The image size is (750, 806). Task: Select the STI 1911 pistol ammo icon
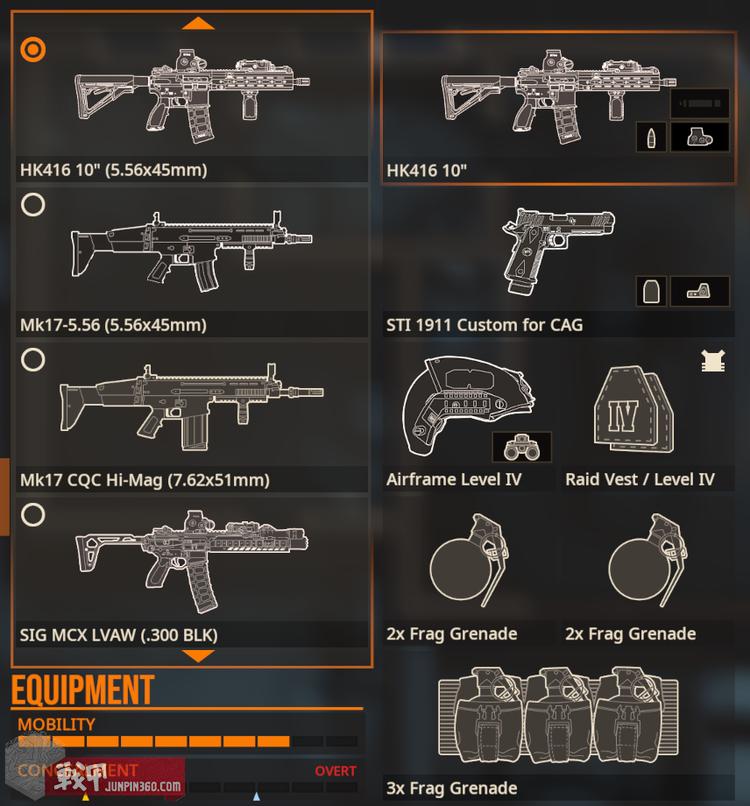(x=651, y=291)
